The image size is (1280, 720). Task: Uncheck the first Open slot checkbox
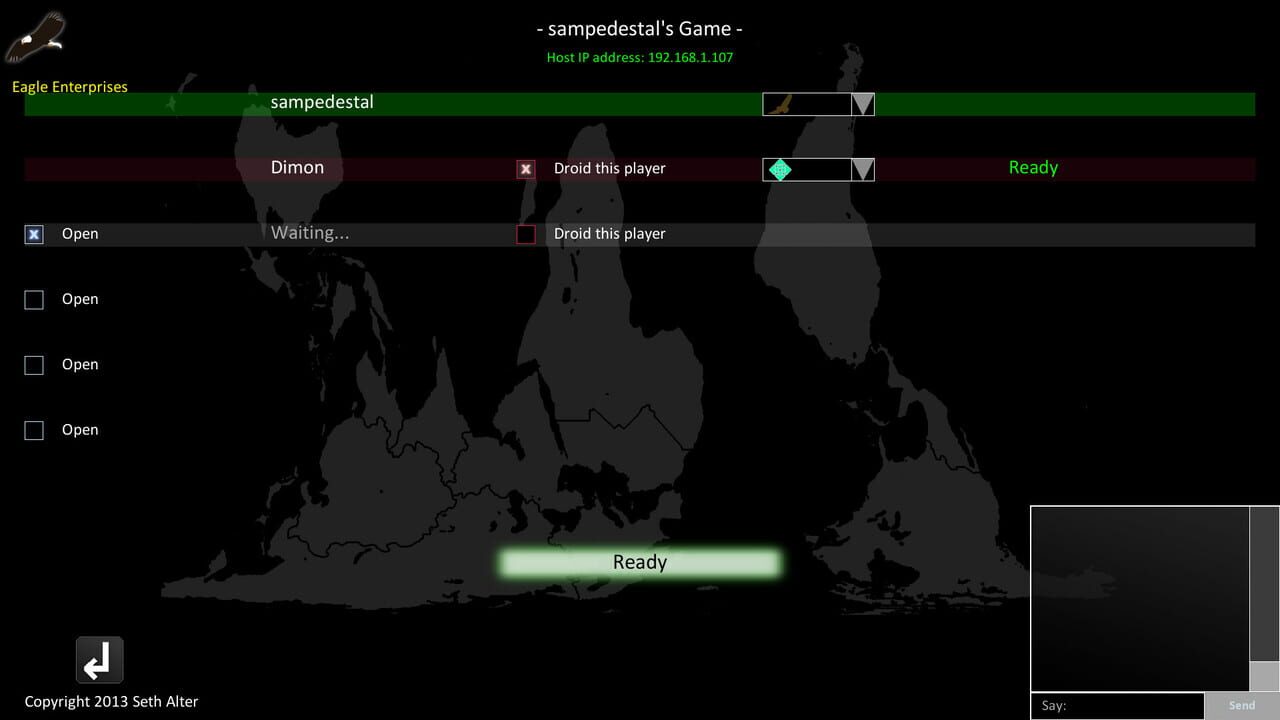coord(33,234)
